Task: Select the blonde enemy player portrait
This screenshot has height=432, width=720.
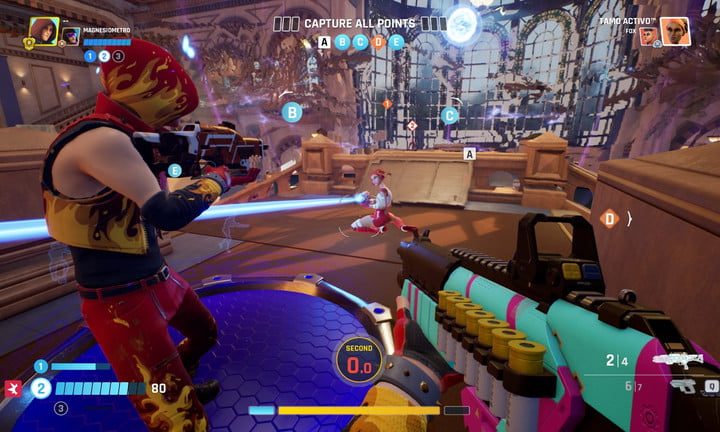Action: (x=675, y=31)
